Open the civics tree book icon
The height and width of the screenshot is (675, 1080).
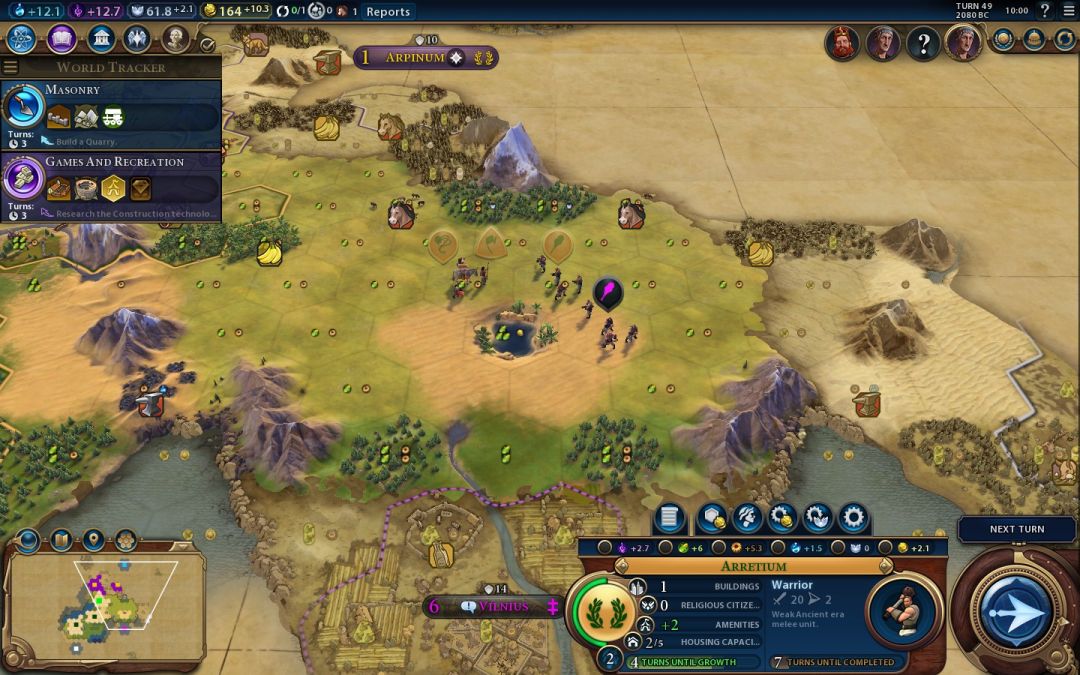click(x=61, y=39)
